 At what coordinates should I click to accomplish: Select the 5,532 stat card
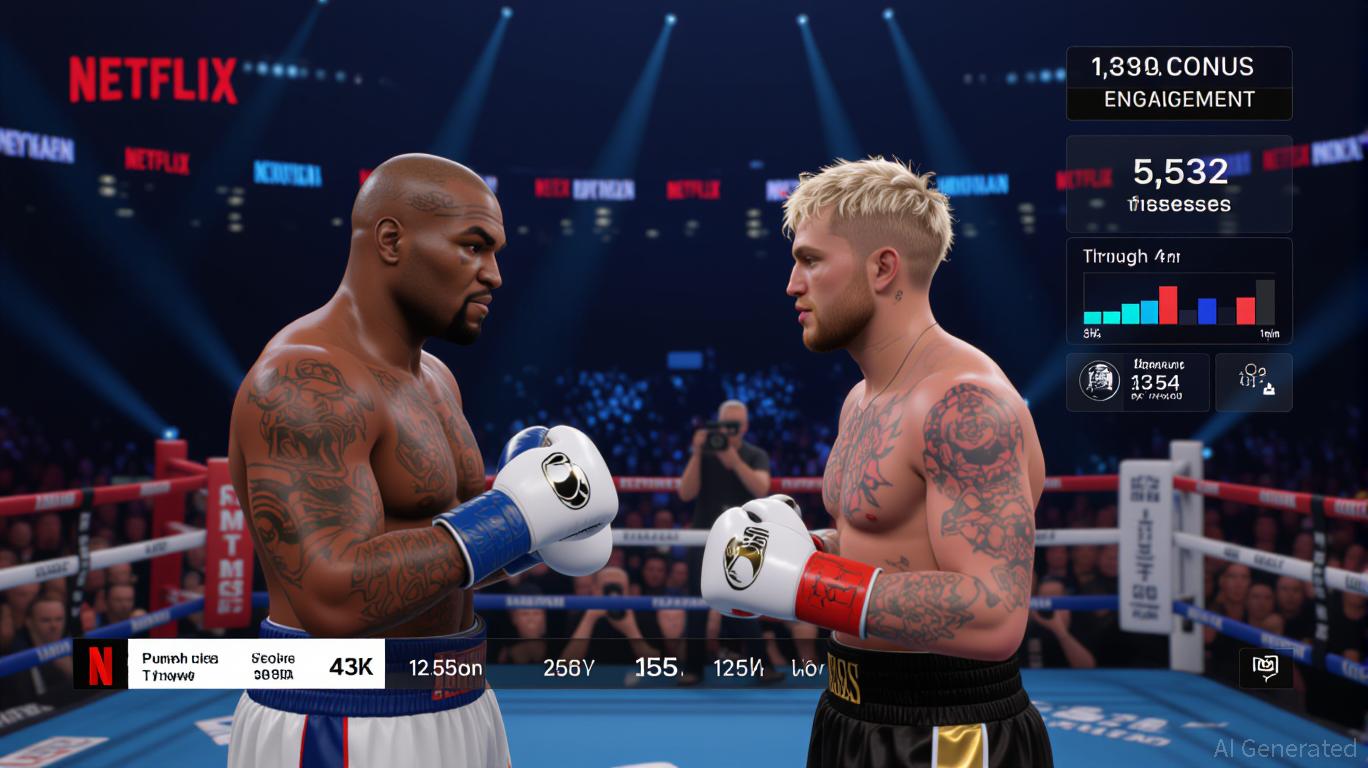(1179, 184)
